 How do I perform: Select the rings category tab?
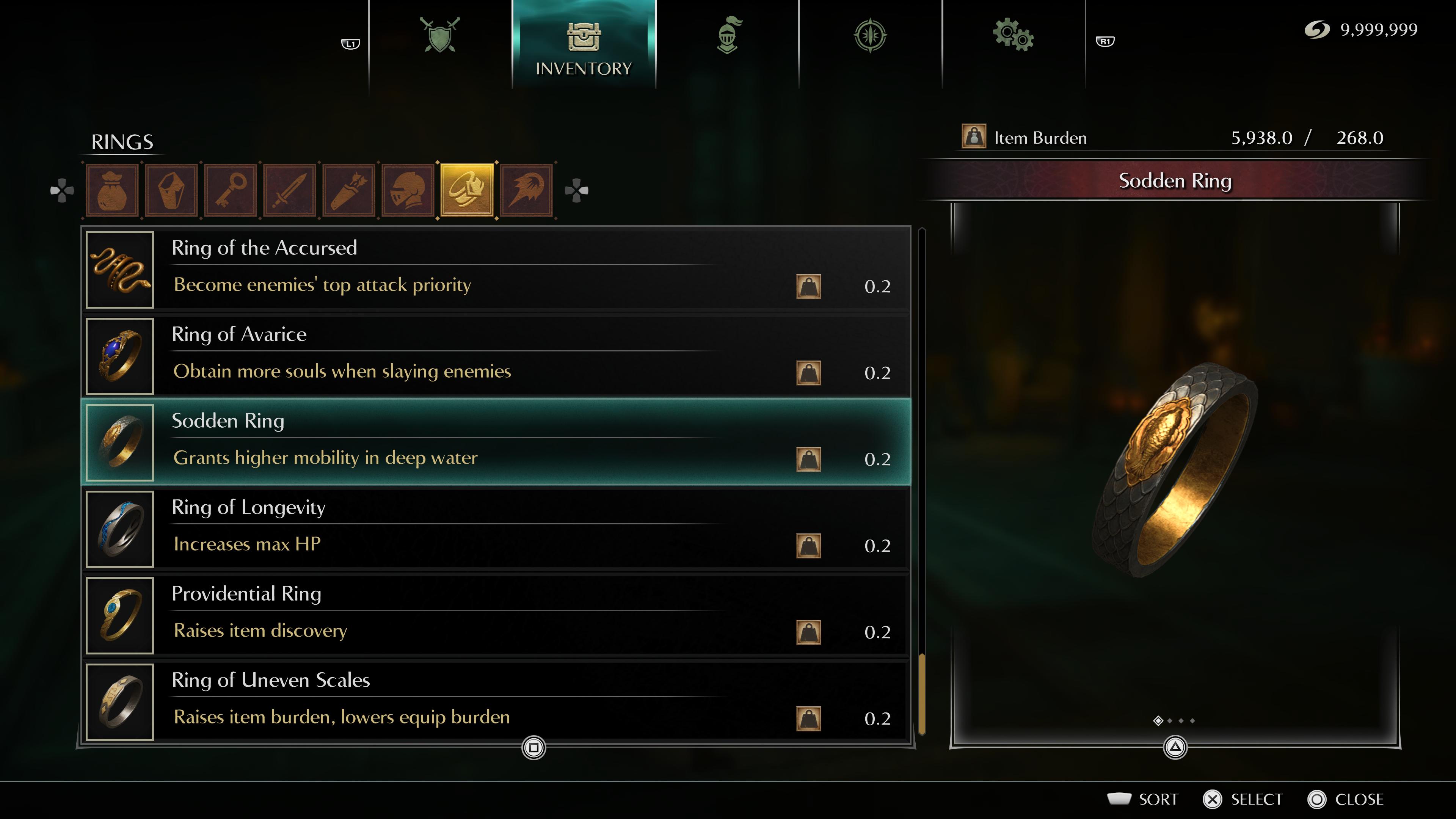[467, 190]
